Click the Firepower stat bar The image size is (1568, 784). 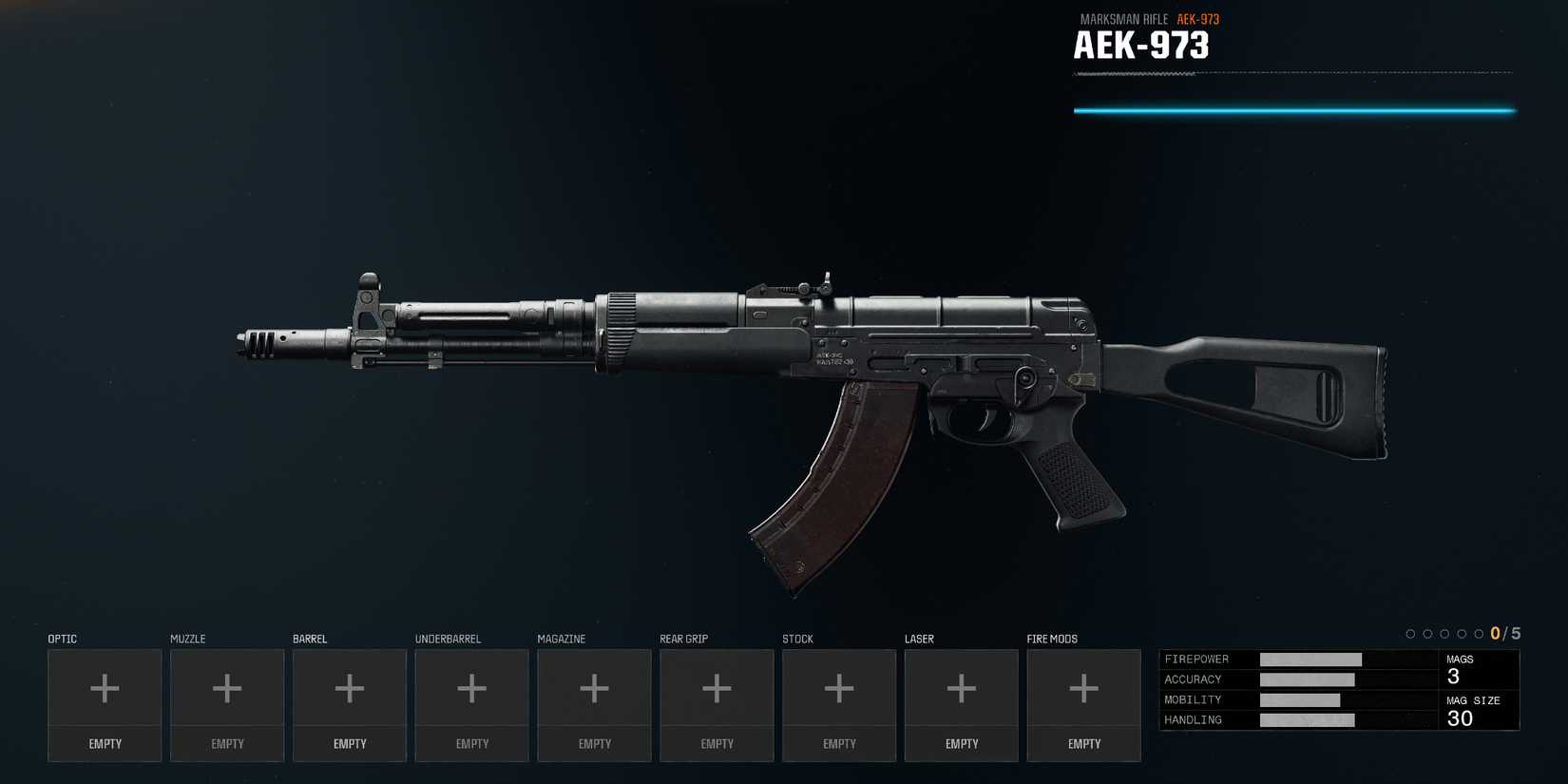pos(1309,659)
